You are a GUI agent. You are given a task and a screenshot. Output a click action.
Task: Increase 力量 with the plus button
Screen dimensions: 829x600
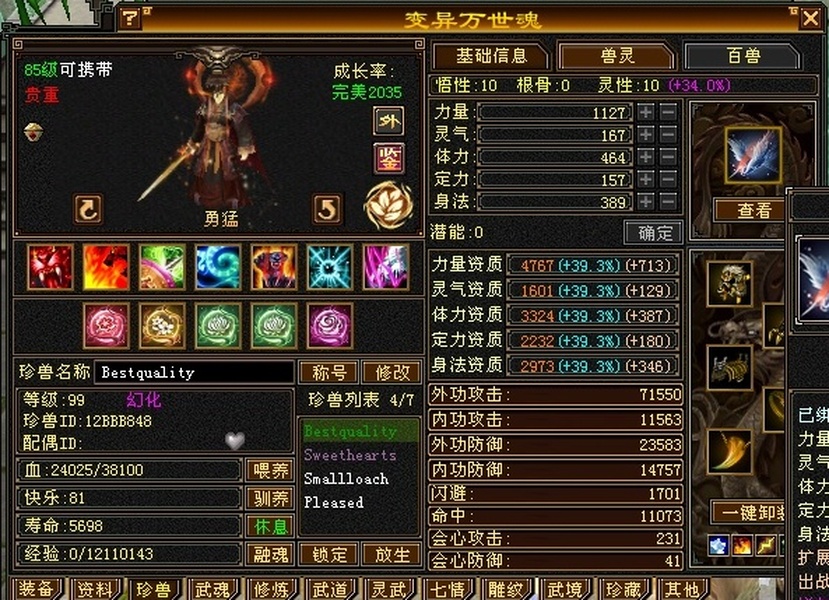pos(646,113)
